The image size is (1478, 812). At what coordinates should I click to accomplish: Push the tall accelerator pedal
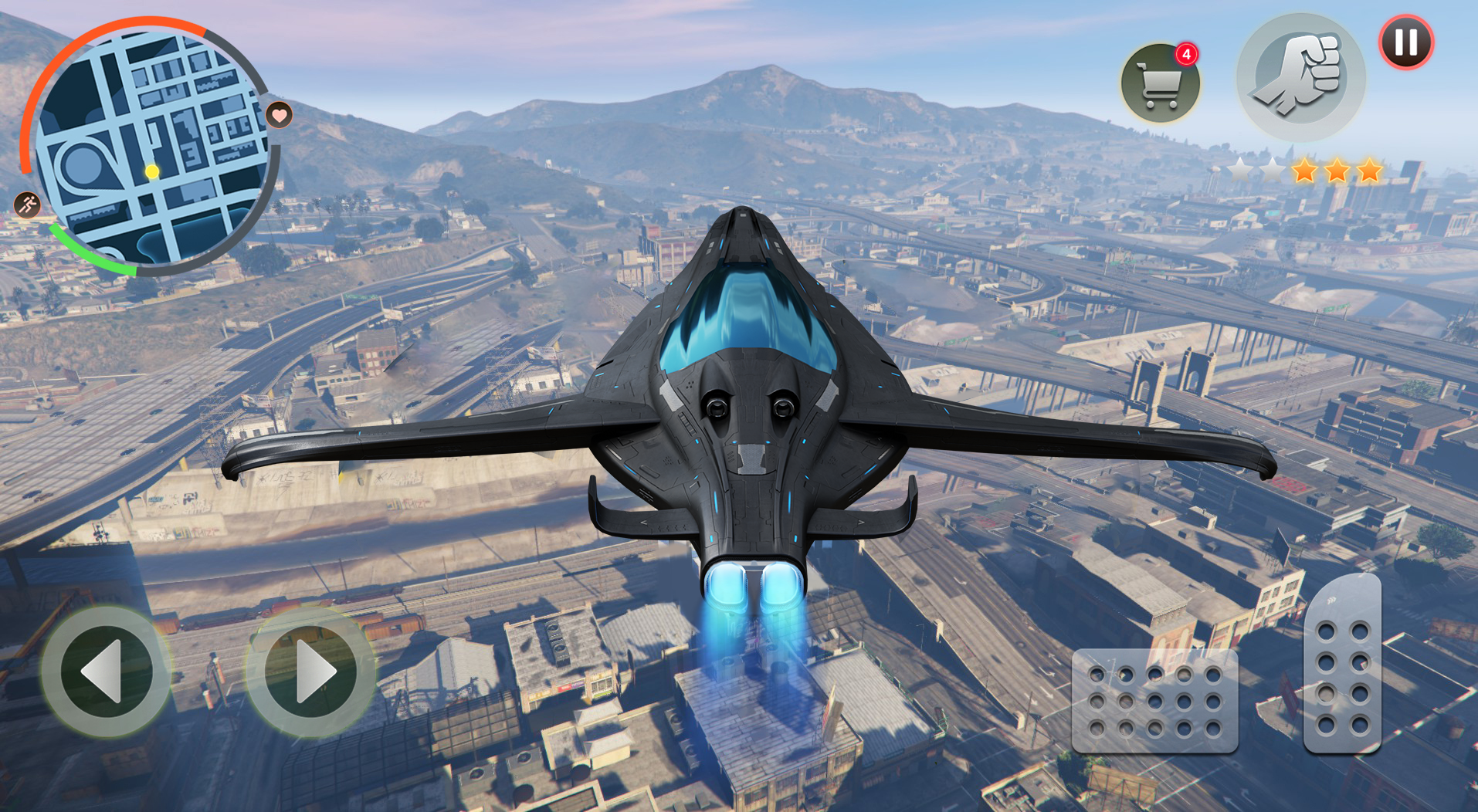[x=1342, y=665]
